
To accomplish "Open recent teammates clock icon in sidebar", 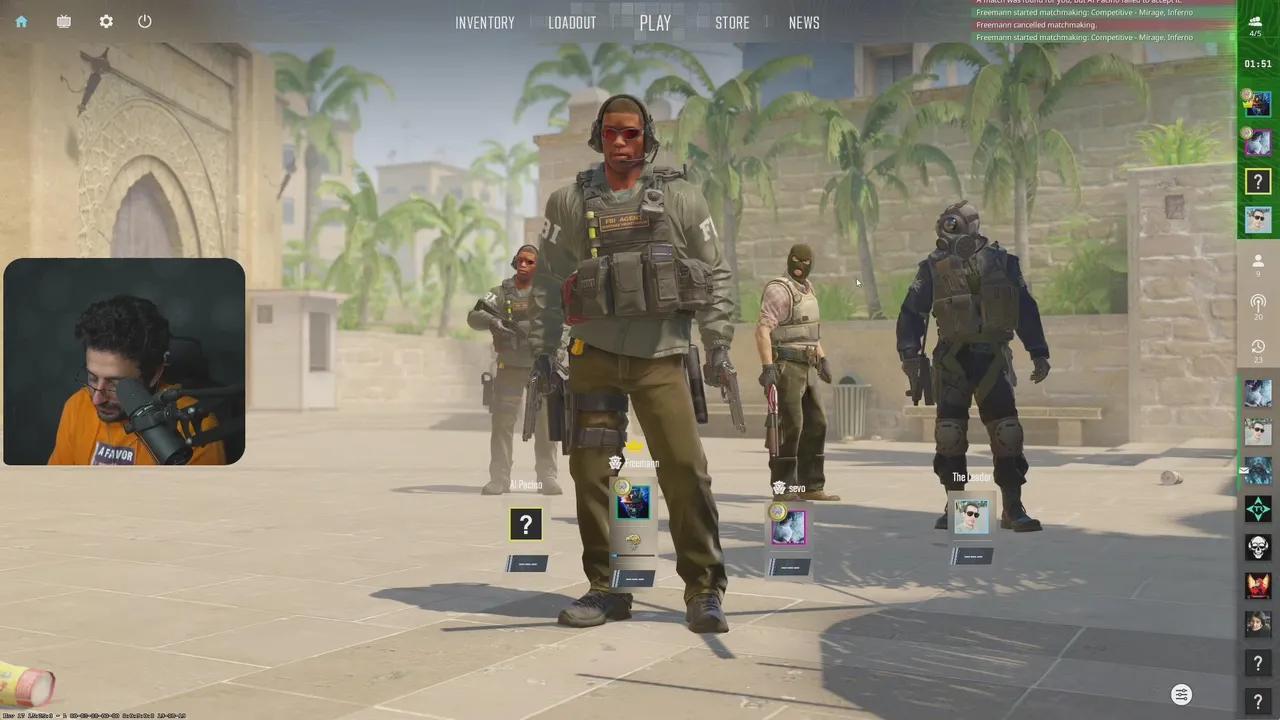I will point(1258,346).
